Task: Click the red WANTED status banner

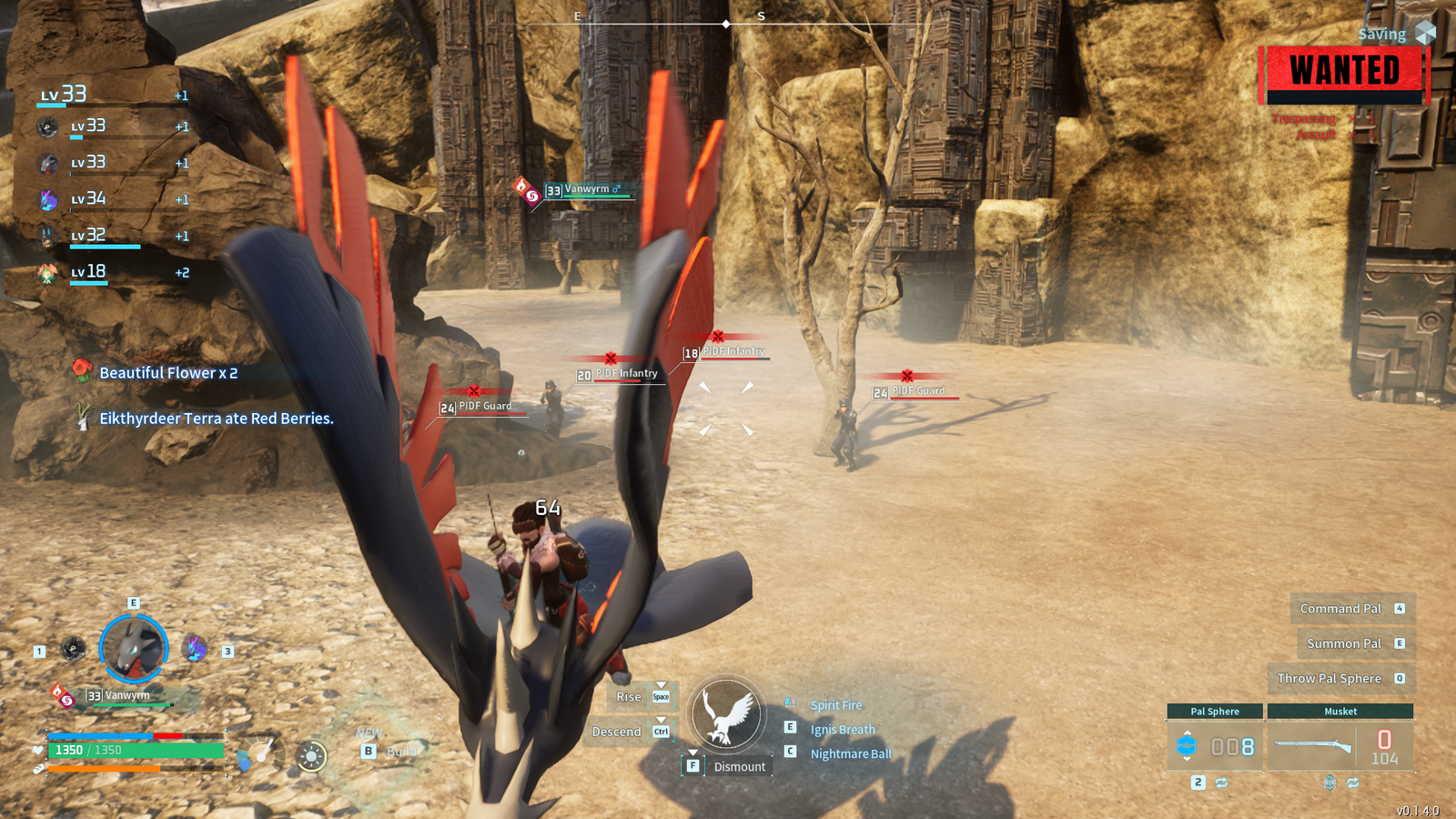Action: pos(1344,72)
